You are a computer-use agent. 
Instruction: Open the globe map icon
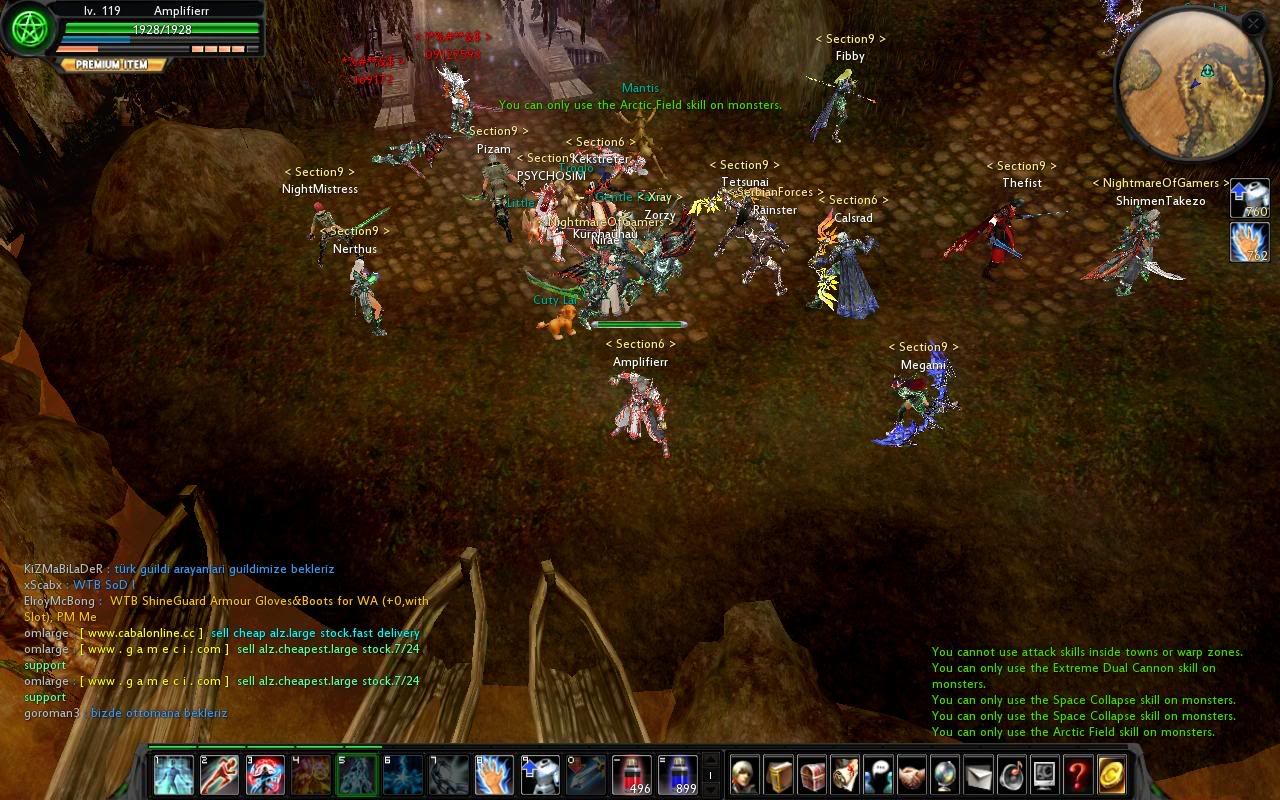945,775
